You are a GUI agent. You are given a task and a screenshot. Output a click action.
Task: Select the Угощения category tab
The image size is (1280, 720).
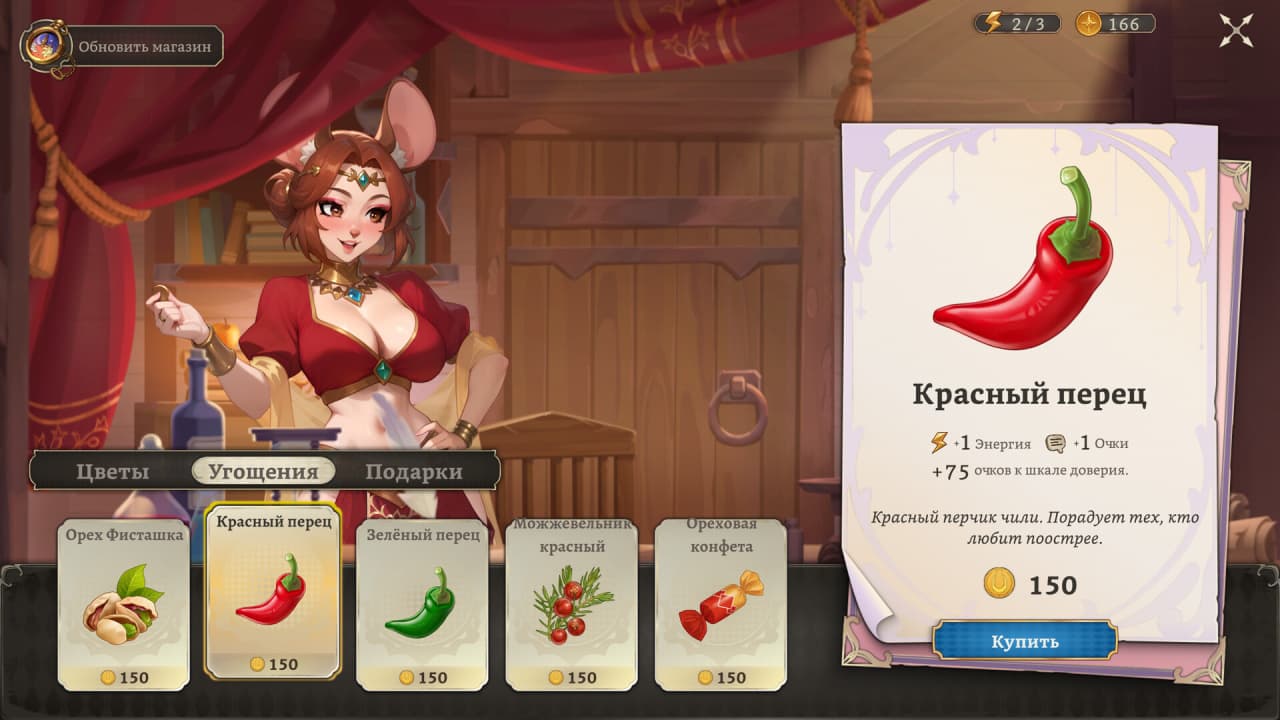coord(263,472)
